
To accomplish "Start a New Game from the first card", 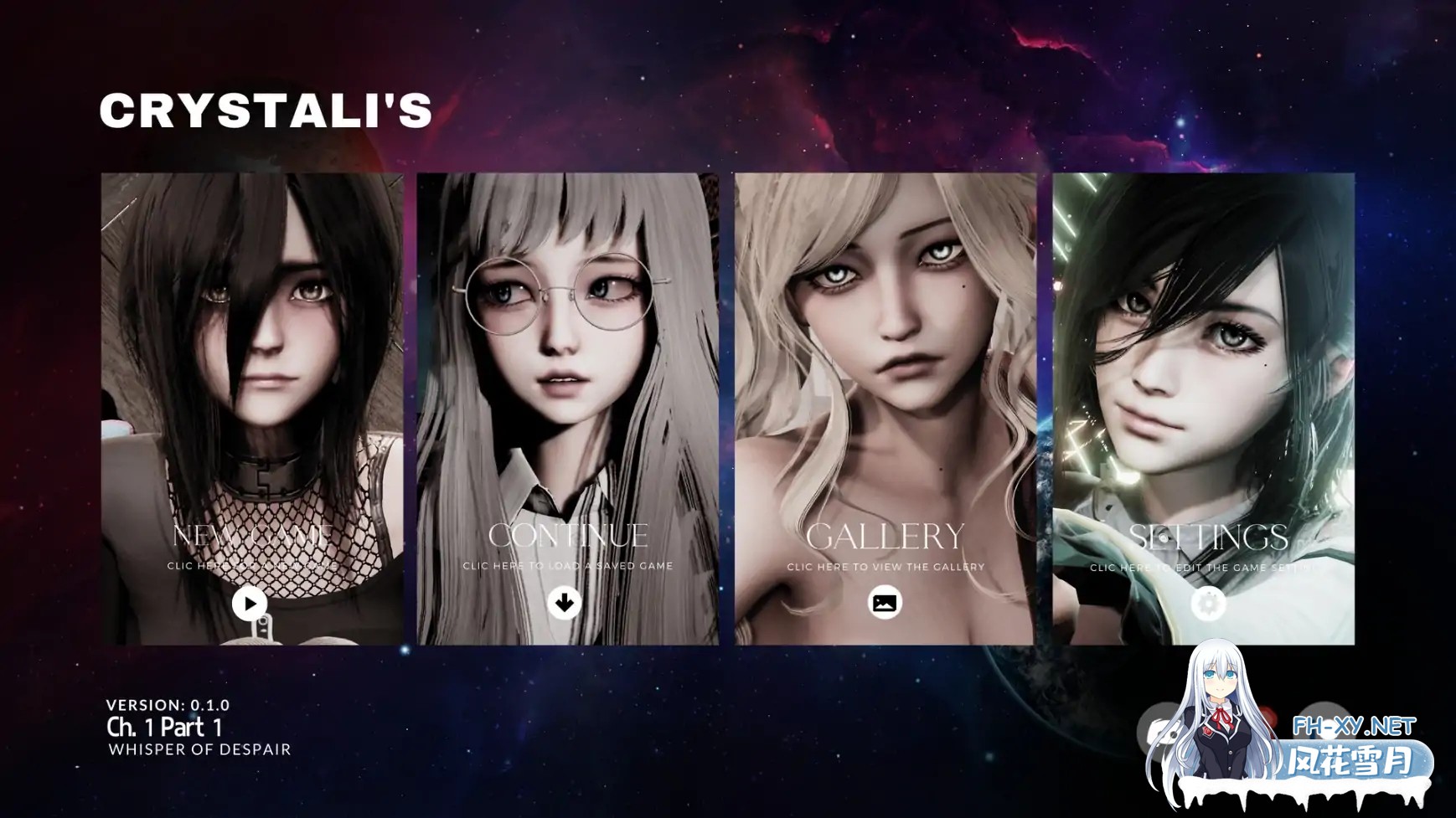I will (251, 536).
